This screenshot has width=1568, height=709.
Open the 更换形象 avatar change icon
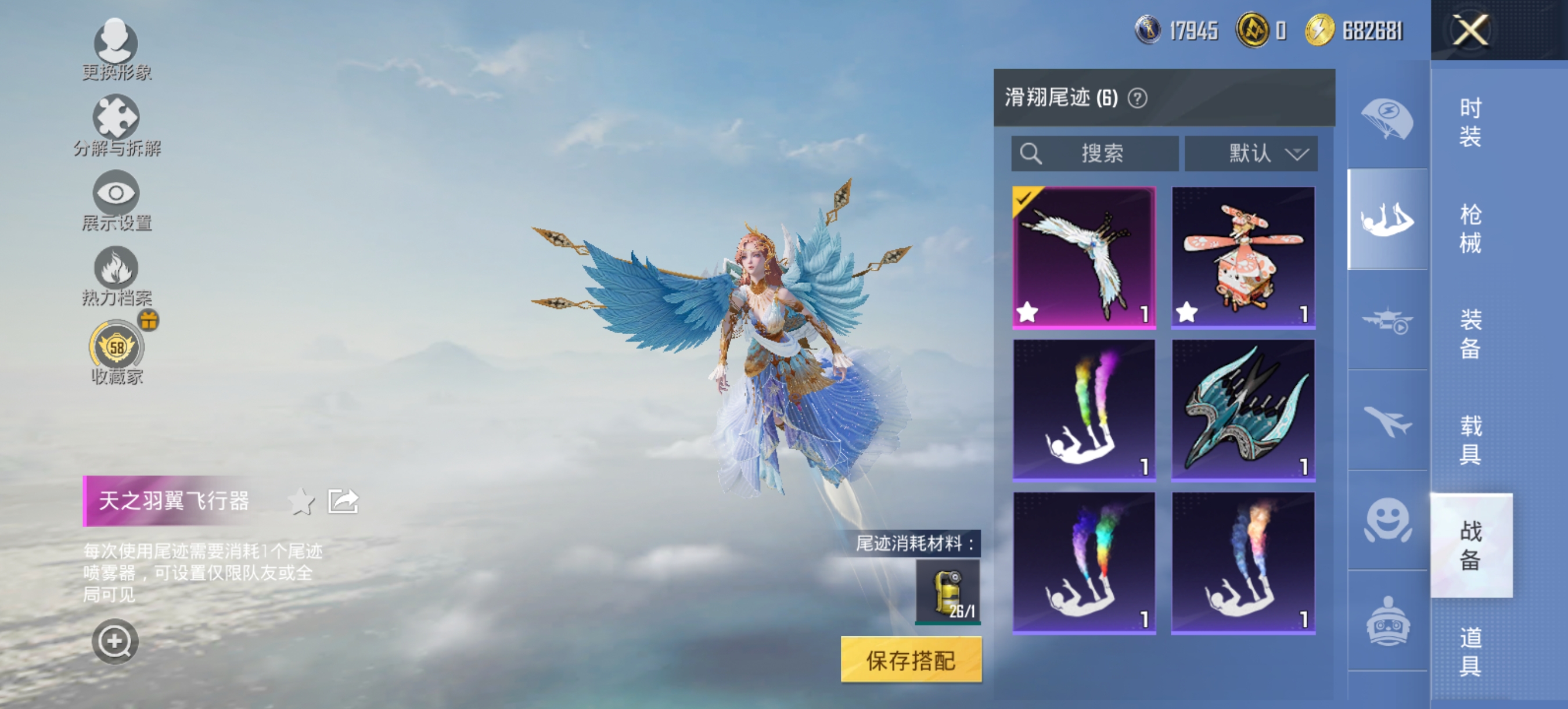117,44
